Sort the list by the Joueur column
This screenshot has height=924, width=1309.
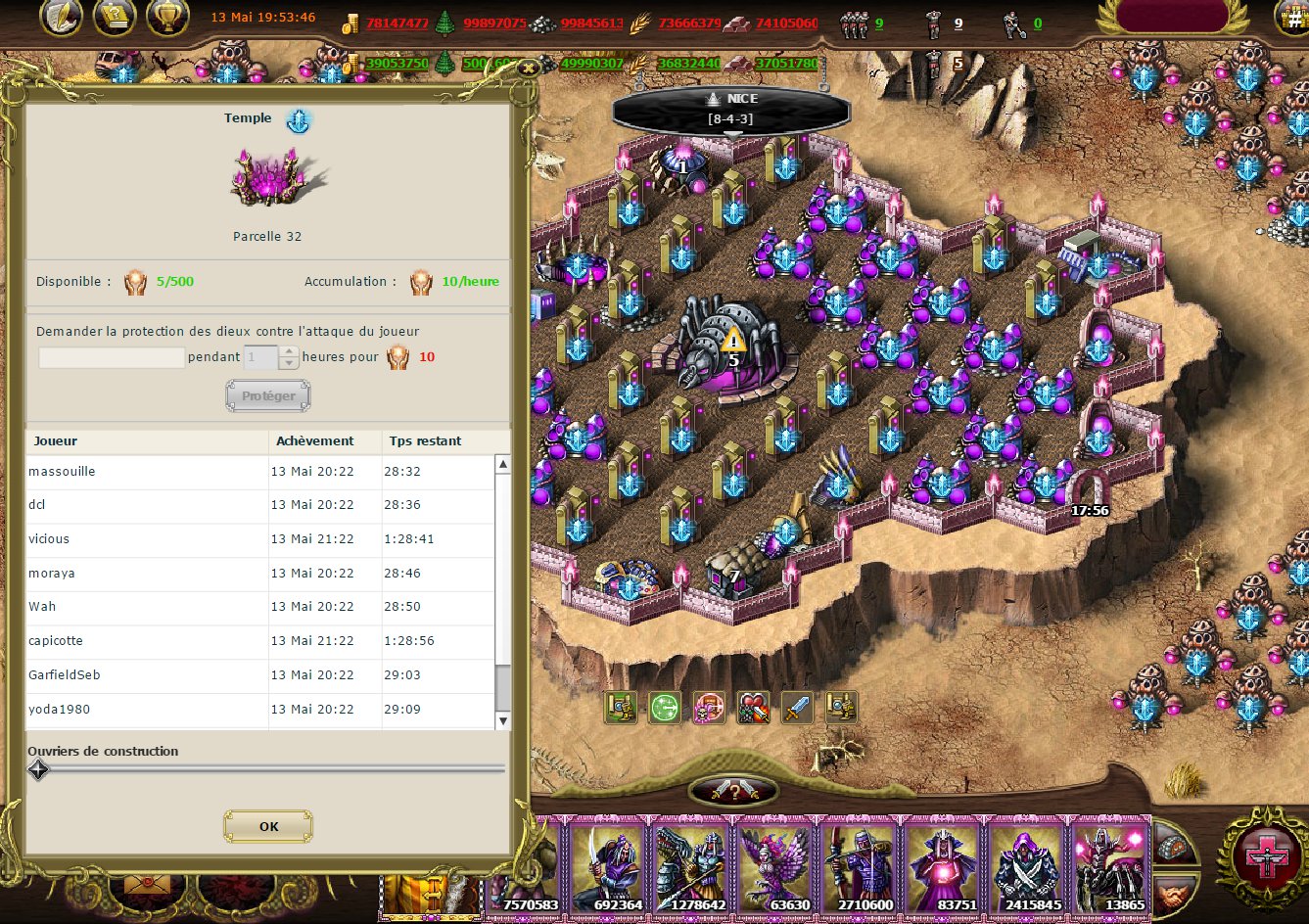147,440
